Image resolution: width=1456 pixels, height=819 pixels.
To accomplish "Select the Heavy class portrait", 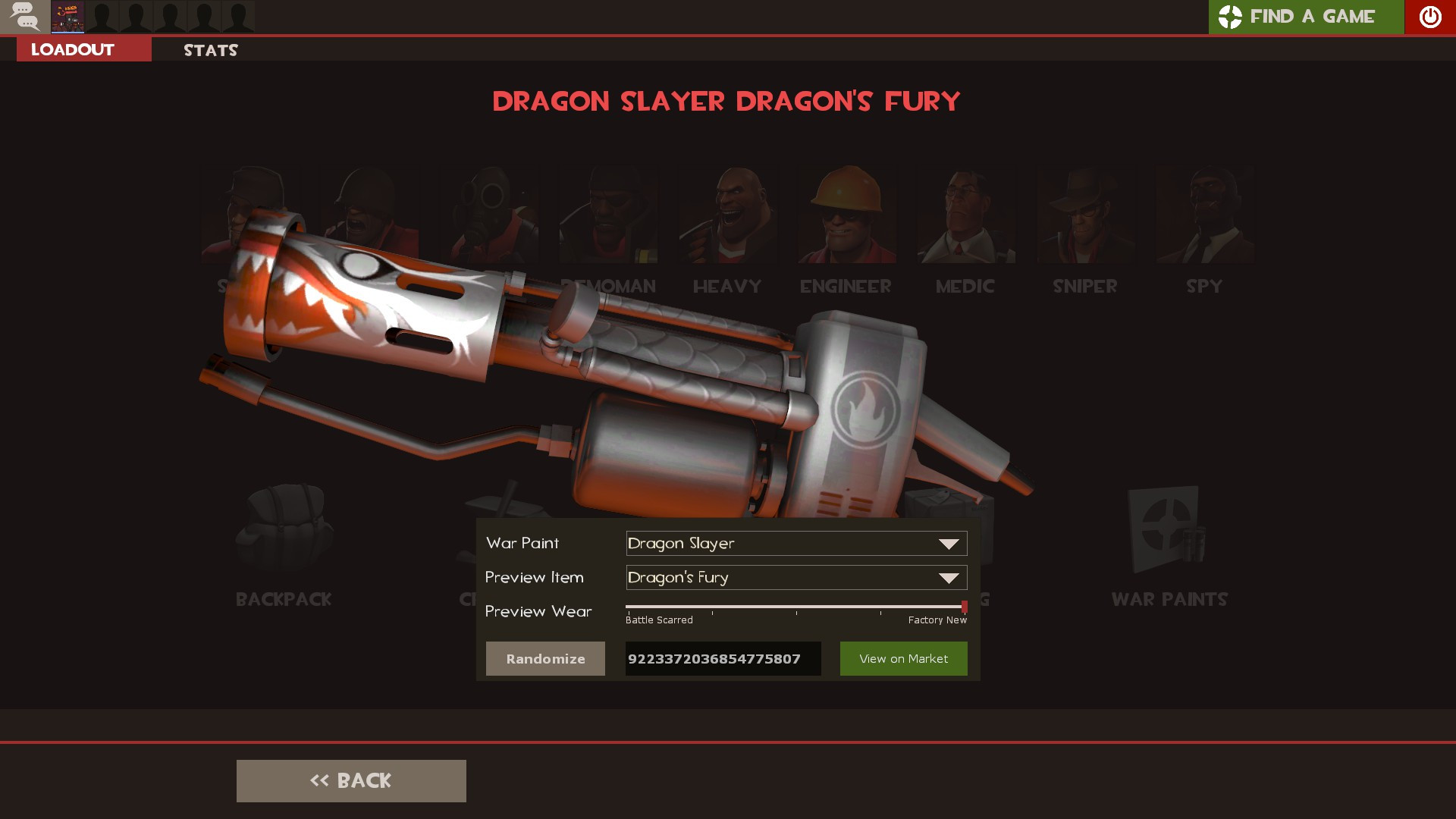I will [726, 216].
